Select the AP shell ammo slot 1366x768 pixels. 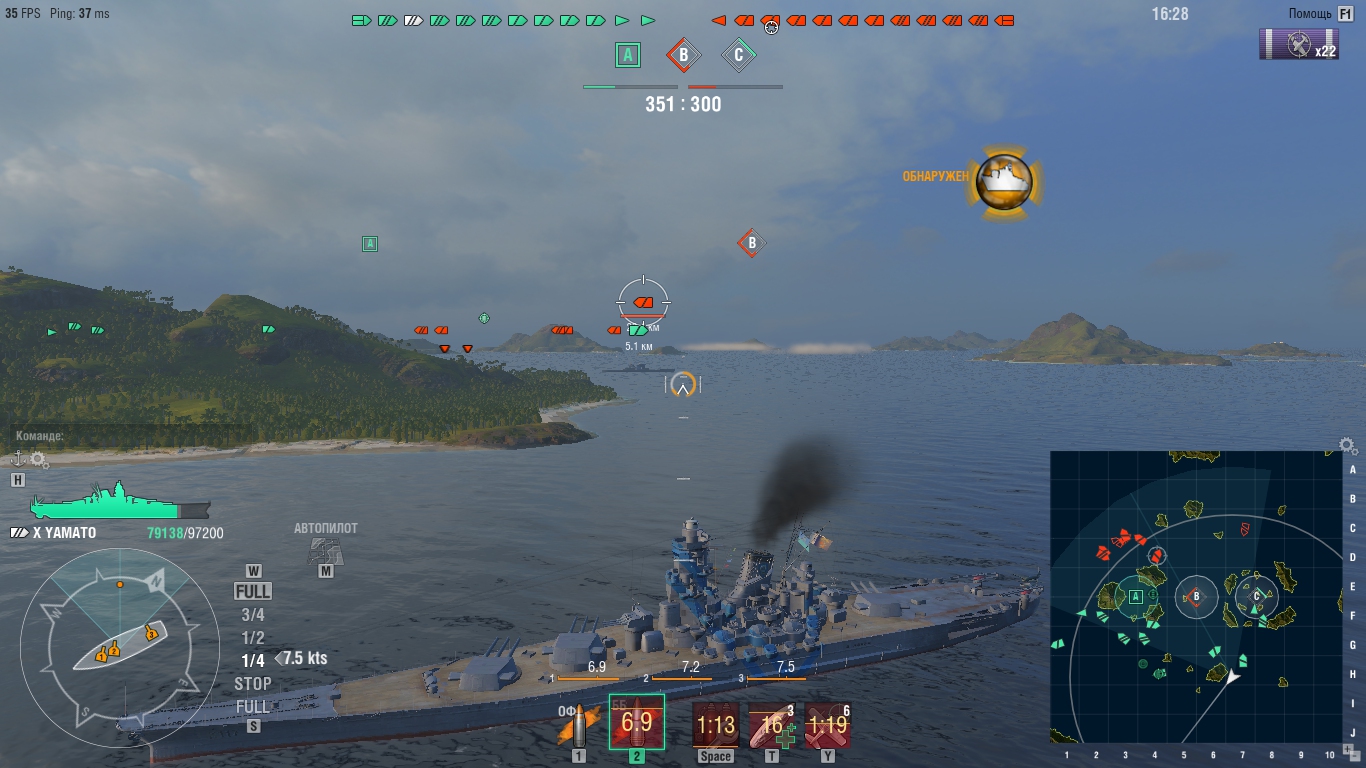[x=637, y=722]
